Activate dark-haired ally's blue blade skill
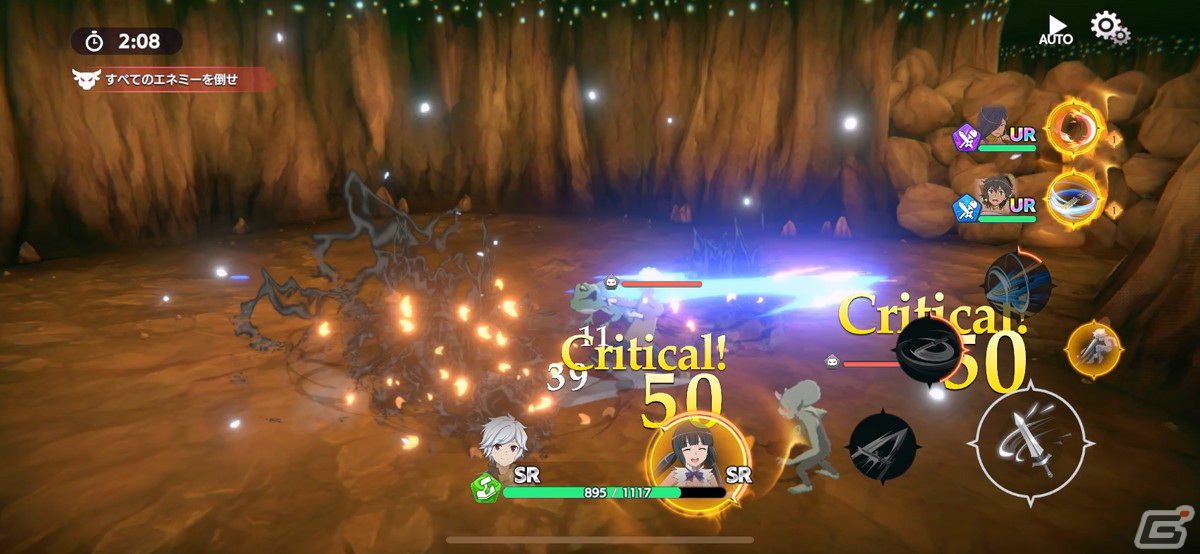 (x=1073, y=198)
